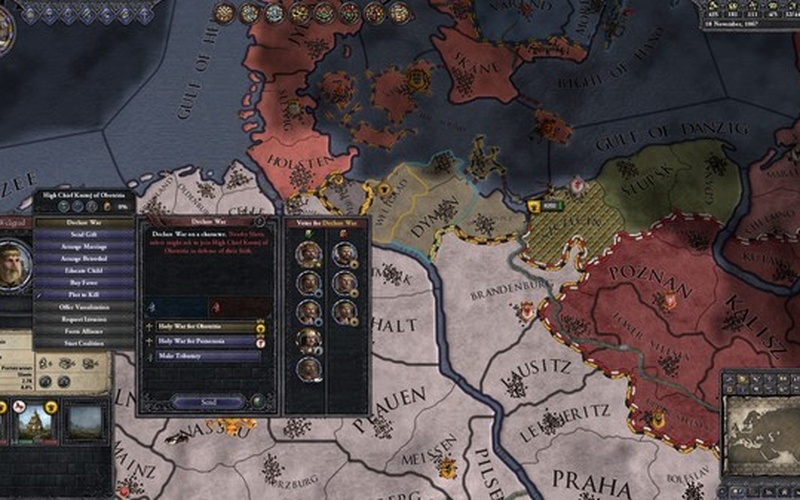
Task: Open the ruler portrait on the left
Action: coord(14,264)
